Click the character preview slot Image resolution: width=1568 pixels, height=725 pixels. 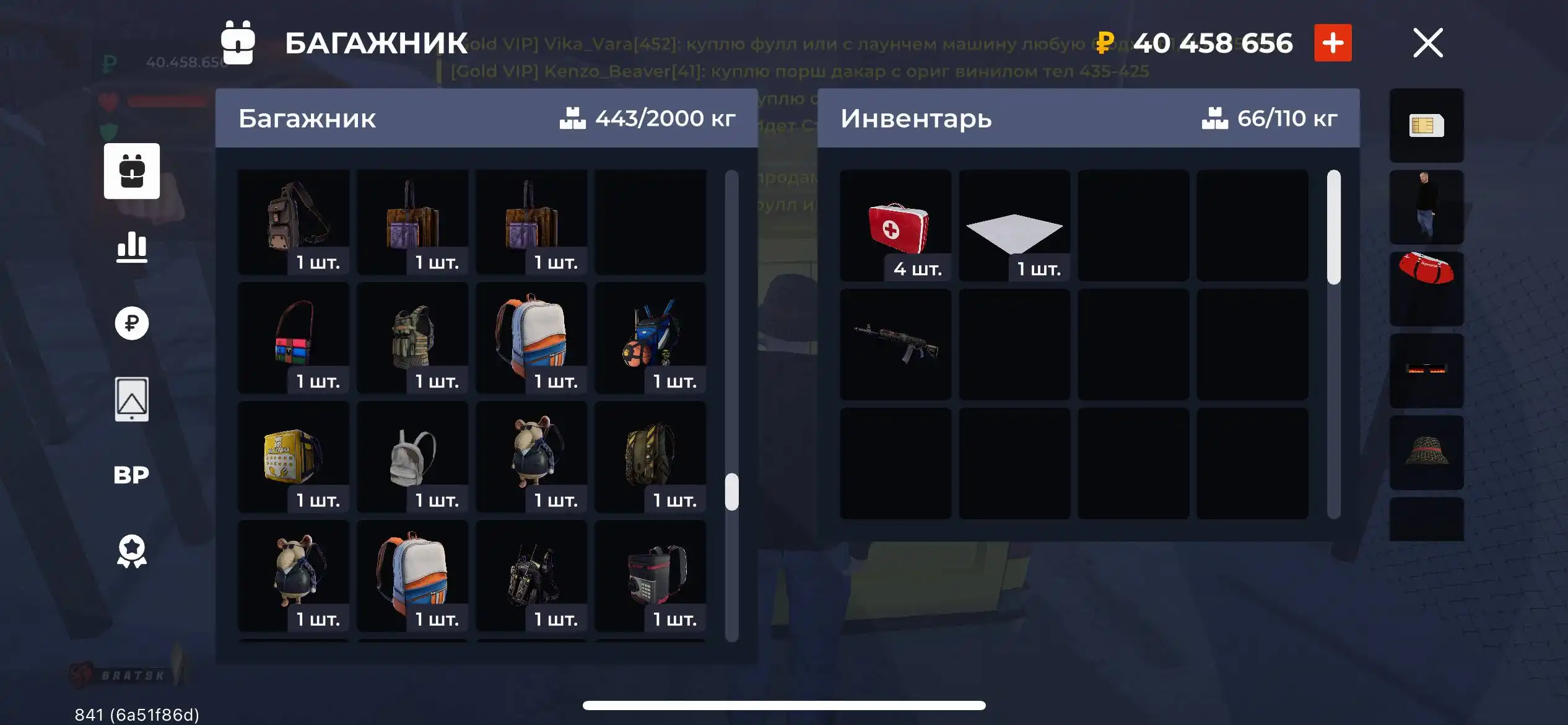(x=1426, y=207)
